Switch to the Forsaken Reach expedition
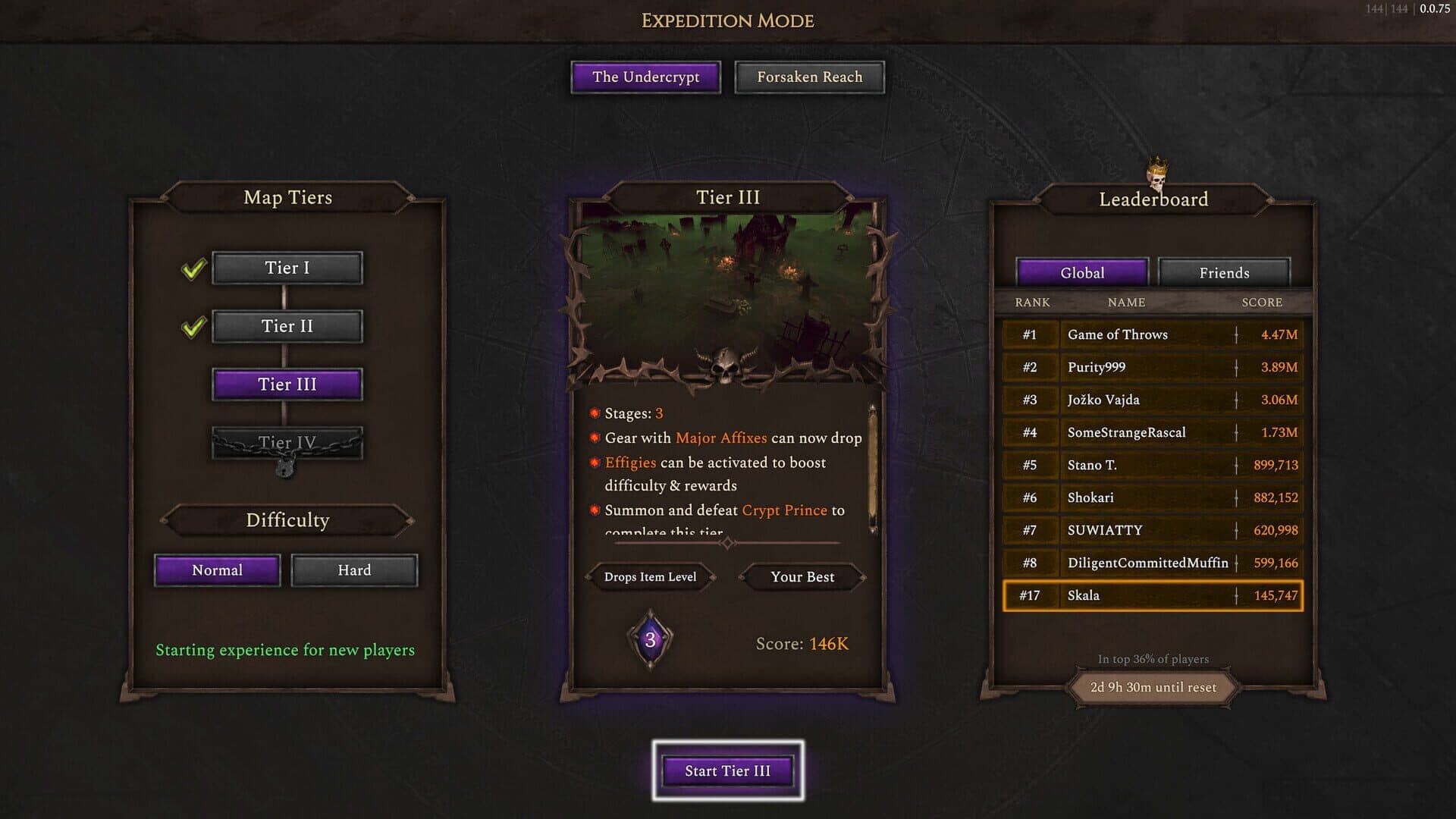This screenshot has width=1456, height=819. point(808,77)
